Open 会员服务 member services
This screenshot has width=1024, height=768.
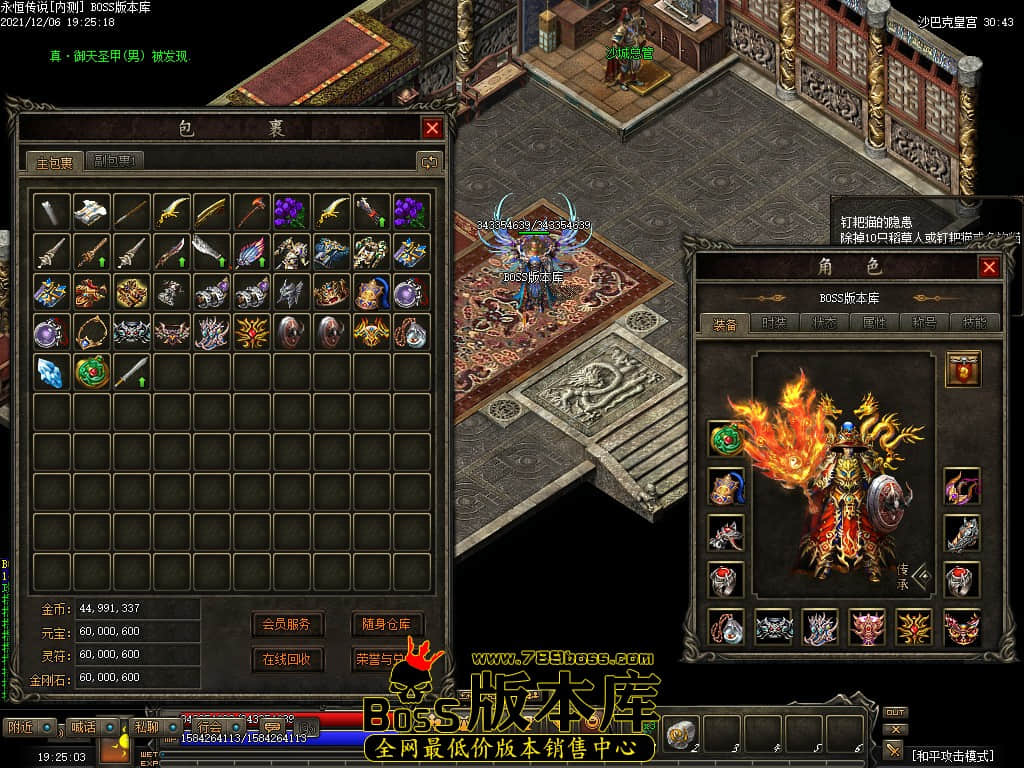(286, 624)
